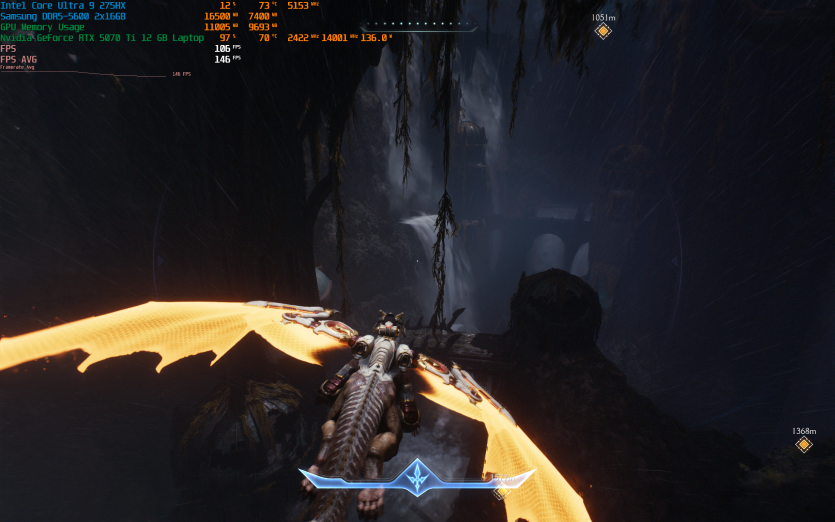This screenshot has height=522, width=835.
Task: Click the orange waypoint diamond beside the flight gauge
Action: (500, 490)
